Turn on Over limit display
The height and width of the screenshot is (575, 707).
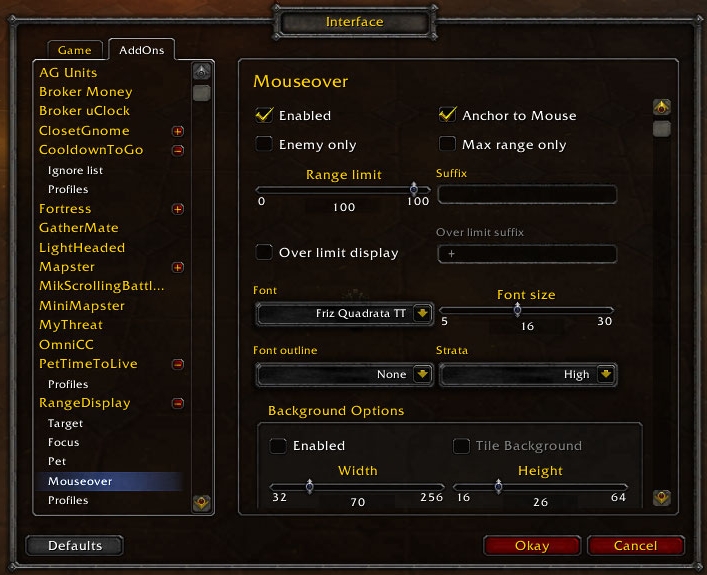(x=265, y=252)
